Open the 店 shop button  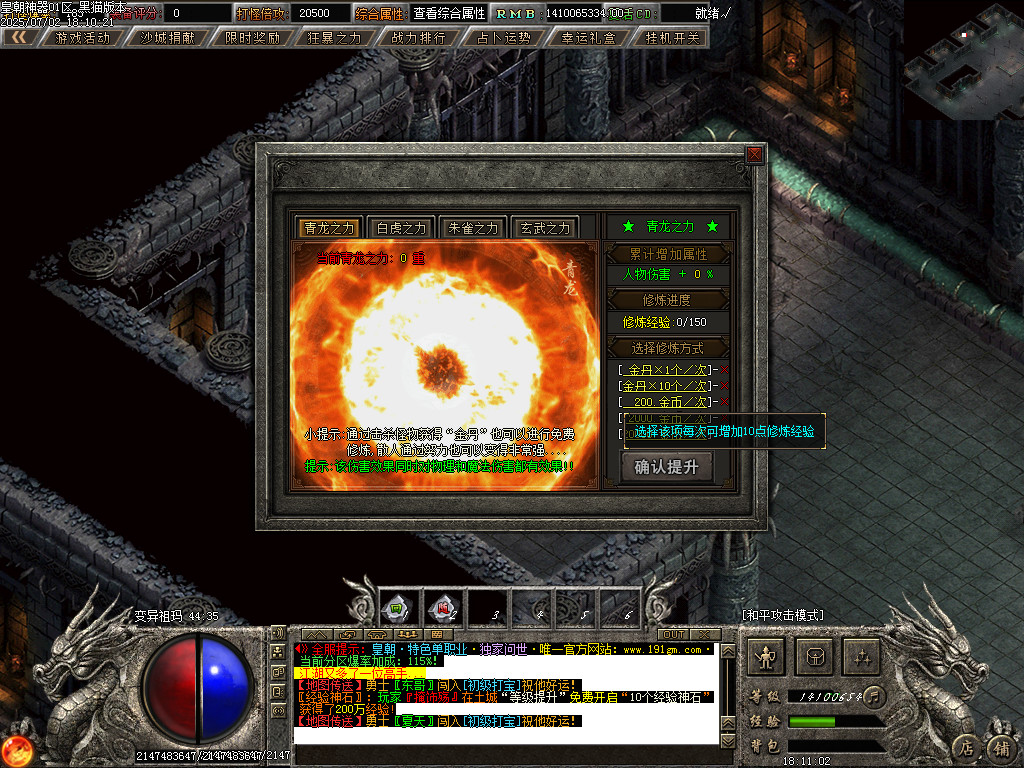pos(965,747)
